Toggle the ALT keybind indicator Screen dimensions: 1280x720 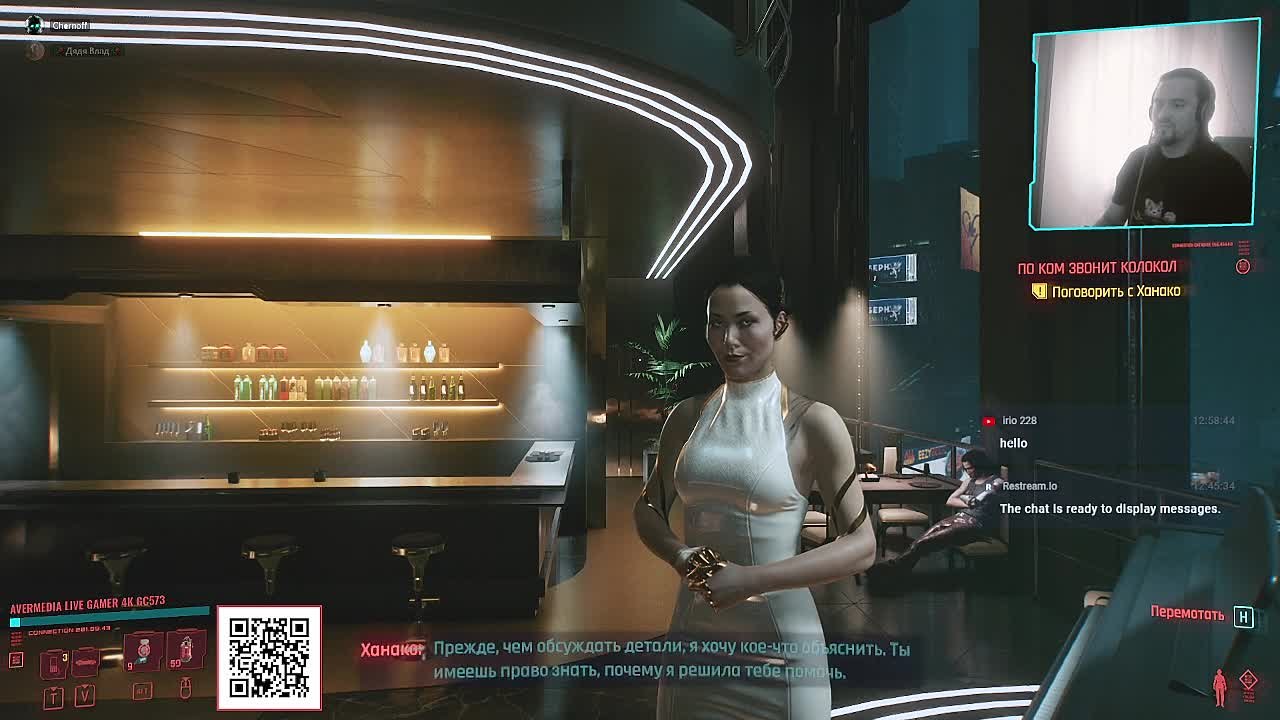point(143,690)
